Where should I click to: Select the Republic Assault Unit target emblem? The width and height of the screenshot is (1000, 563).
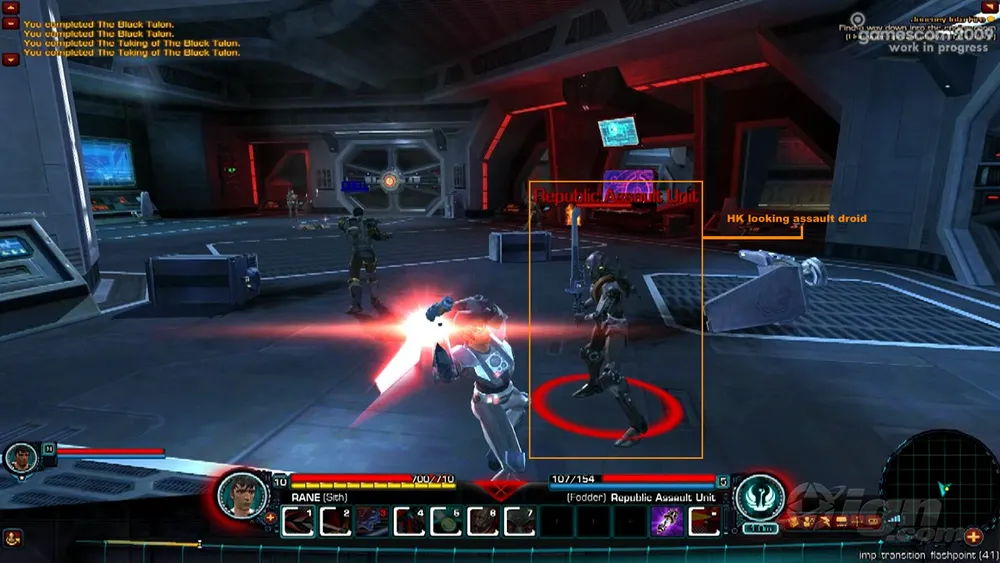coord(759,496)
